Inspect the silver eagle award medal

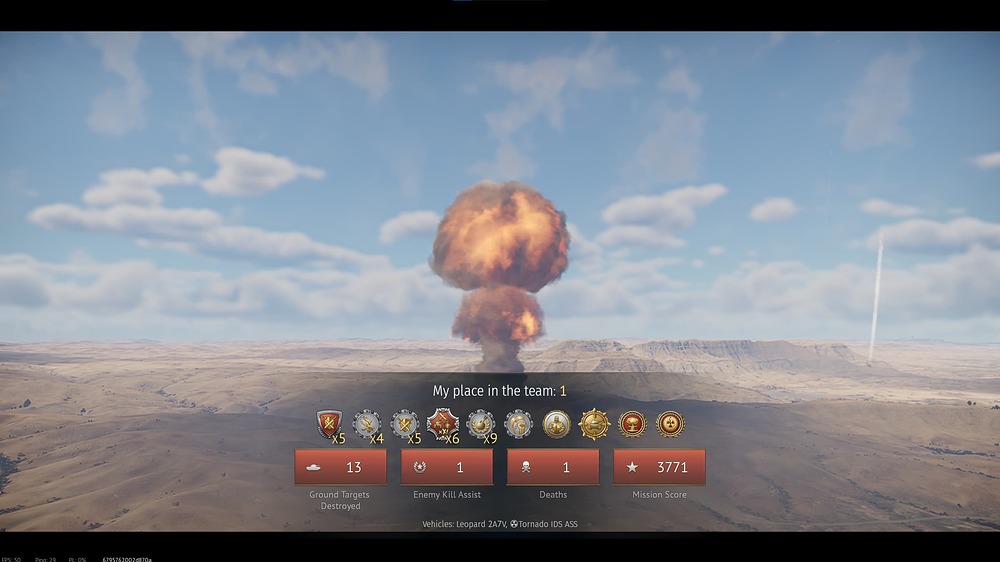(x=367, y=424)
